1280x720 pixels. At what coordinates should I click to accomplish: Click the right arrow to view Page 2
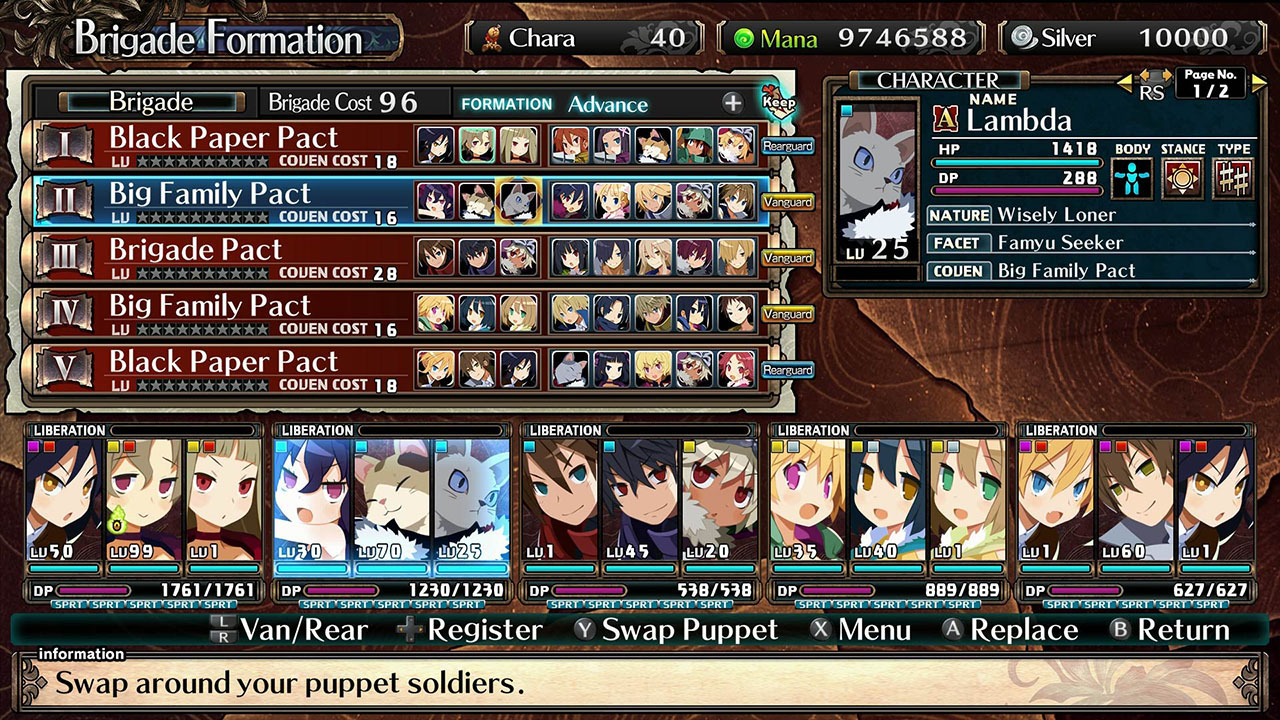coord(1258,83)
